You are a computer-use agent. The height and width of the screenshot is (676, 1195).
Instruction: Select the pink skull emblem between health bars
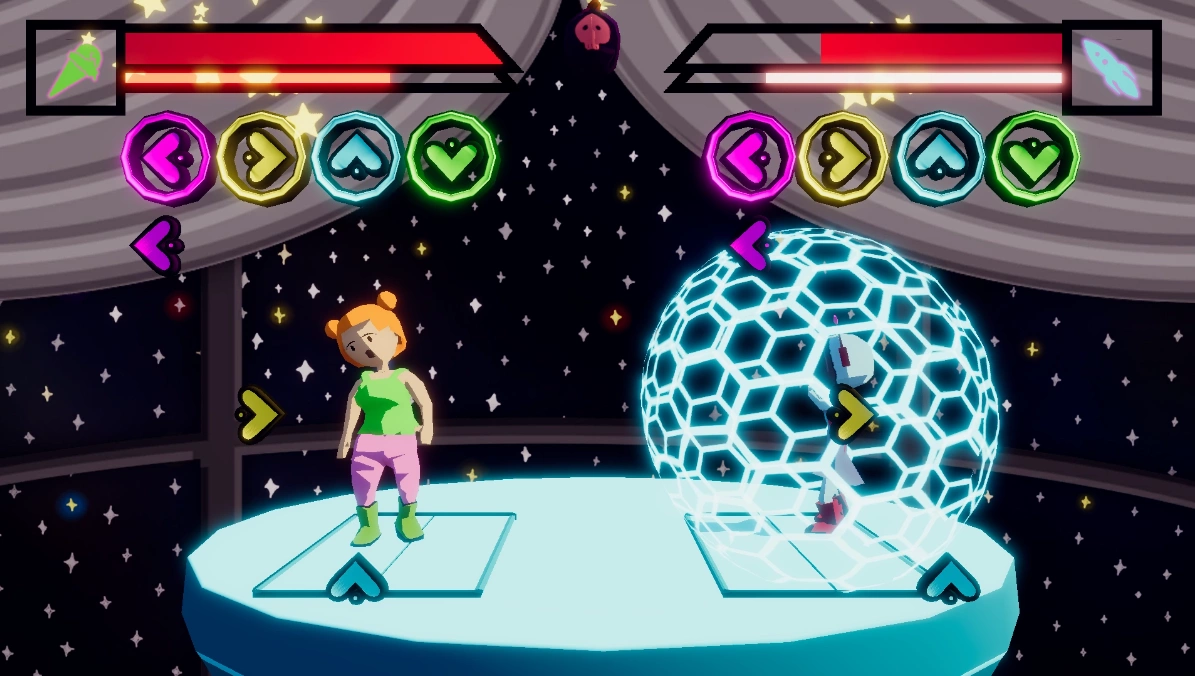click(x=592, y=33)
